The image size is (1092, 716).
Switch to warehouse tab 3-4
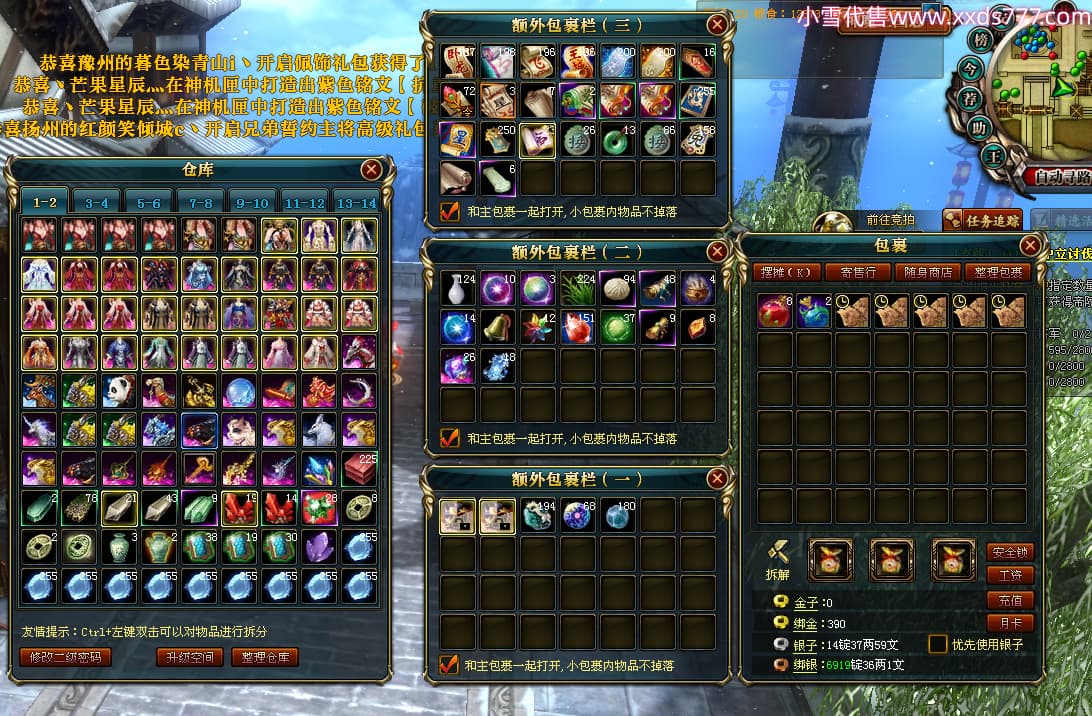point(97,203)
